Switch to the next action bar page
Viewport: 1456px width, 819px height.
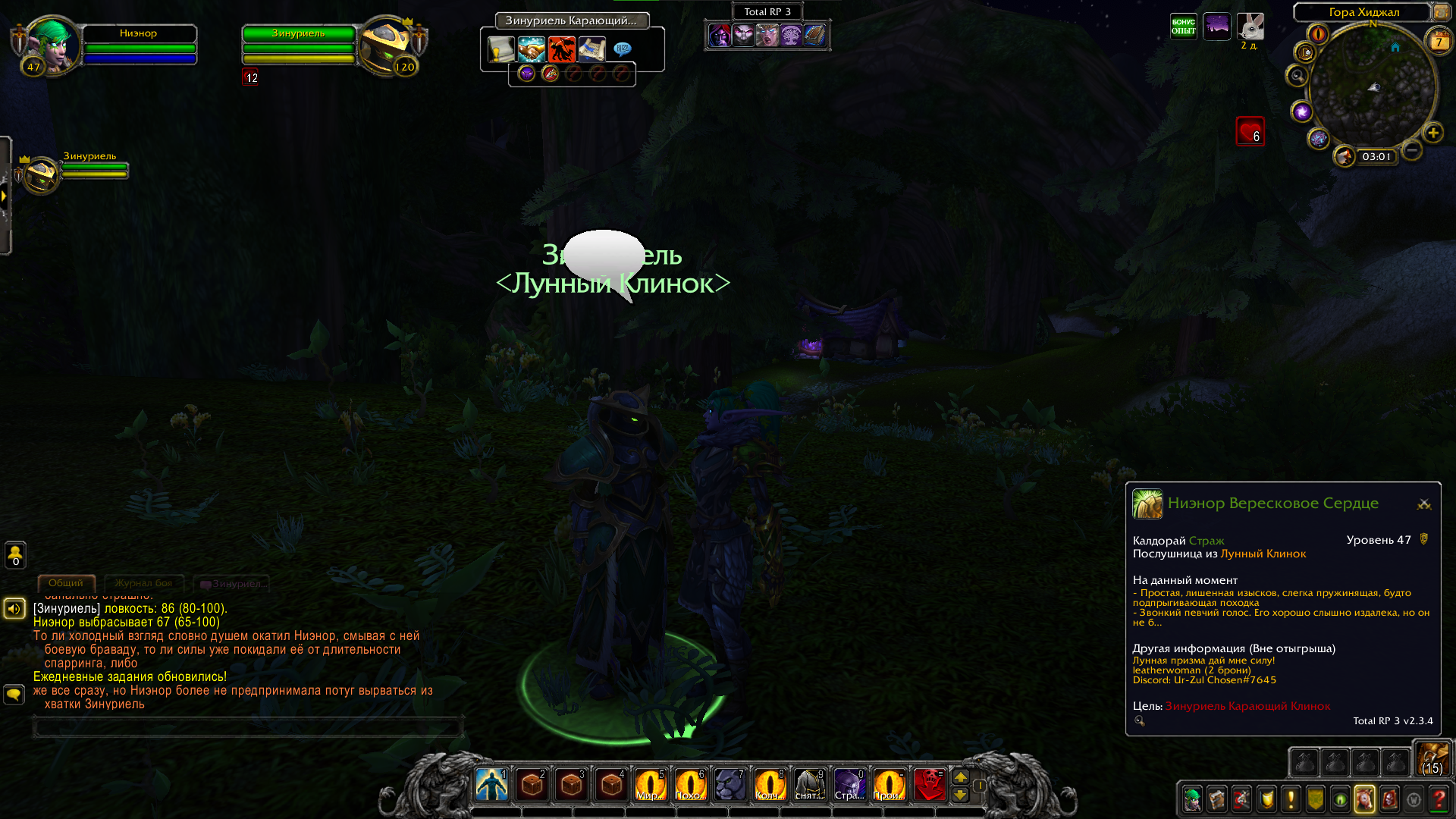[x=960, y=777]
